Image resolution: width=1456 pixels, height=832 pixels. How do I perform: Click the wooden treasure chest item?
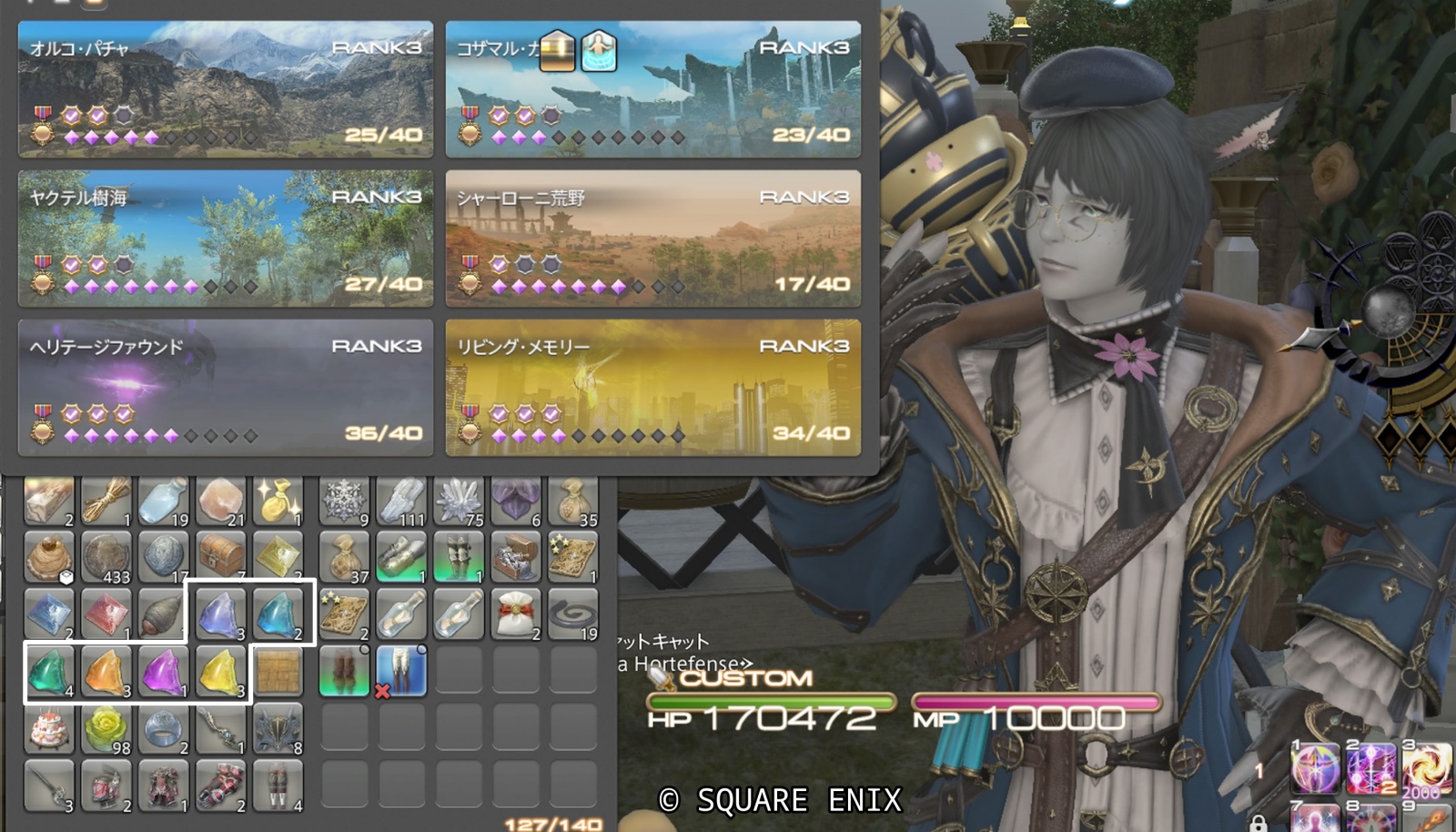(x=221, y=555)
